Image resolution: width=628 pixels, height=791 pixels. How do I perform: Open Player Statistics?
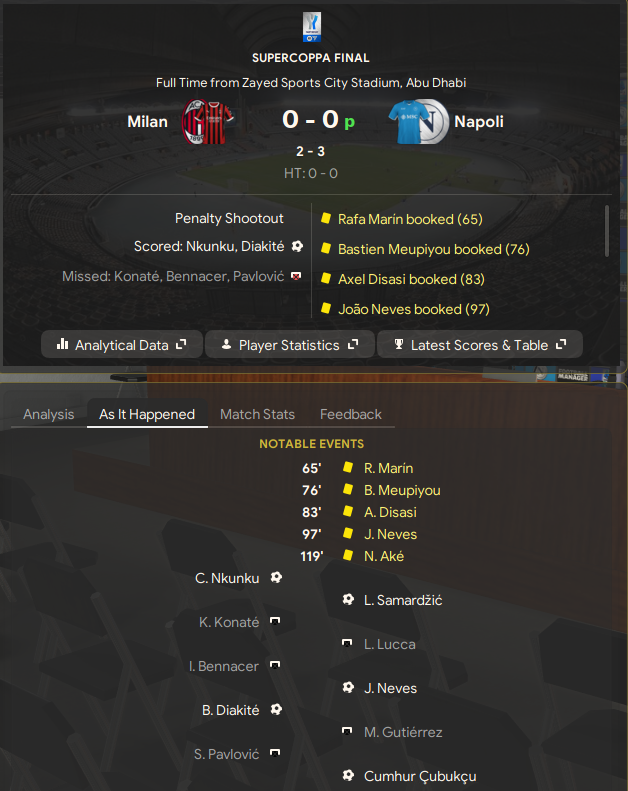pyautogui.click(x=289, y=345)
